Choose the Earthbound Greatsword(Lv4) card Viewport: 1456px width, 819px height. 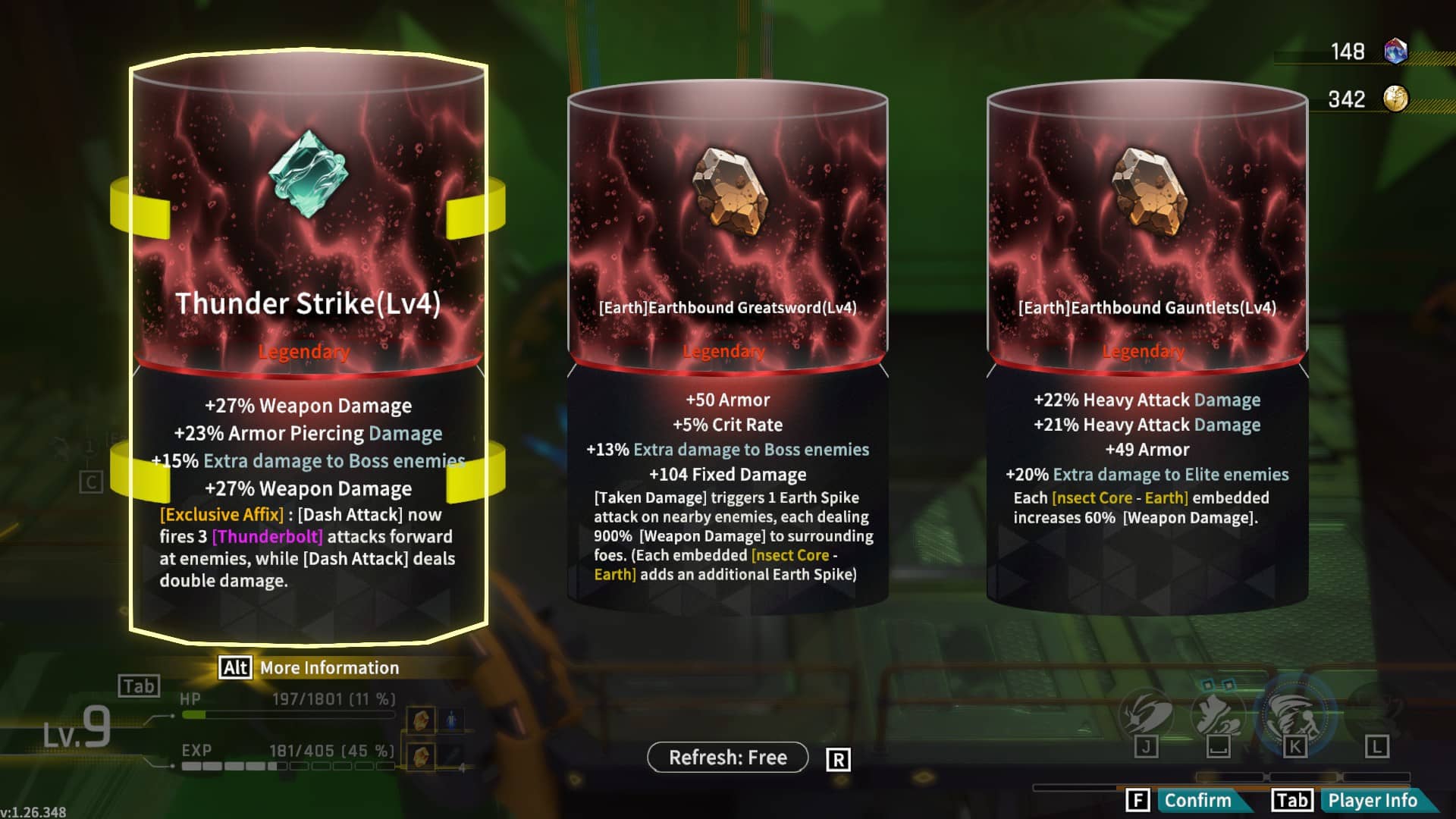tap(727, 345)
